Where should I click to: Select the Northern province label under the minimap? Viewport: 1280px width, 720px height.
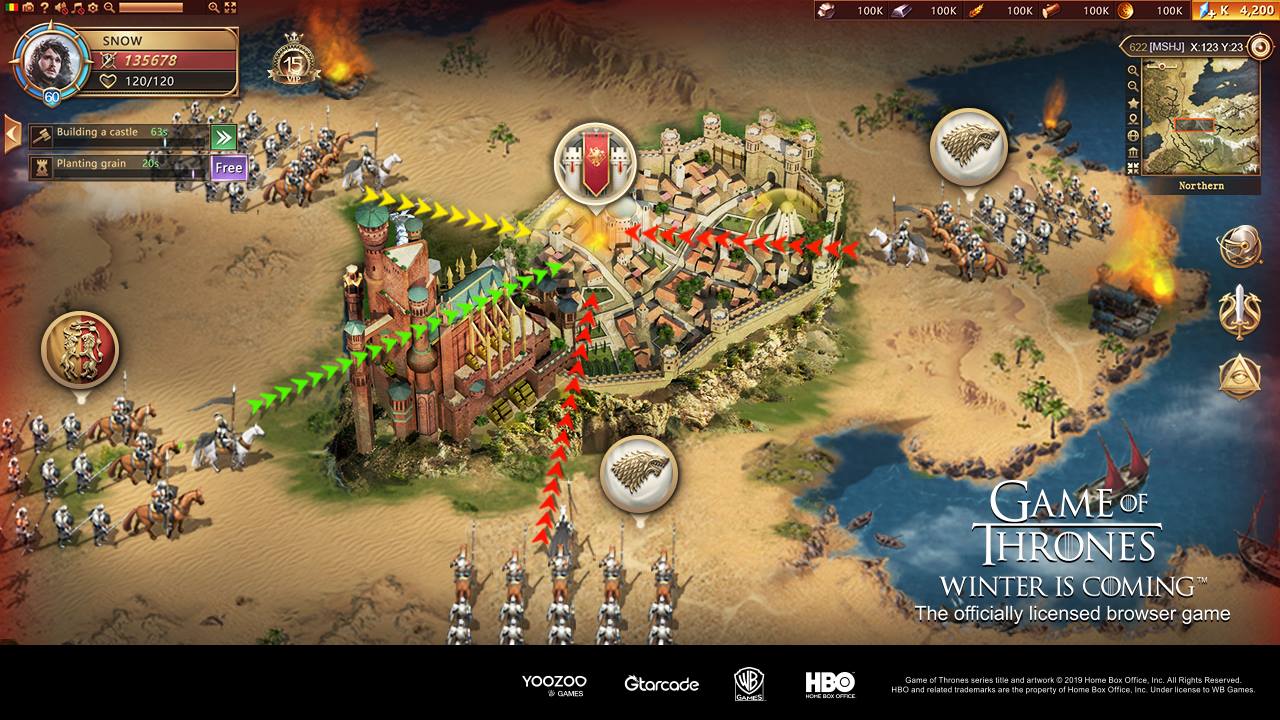click(x=1200, y=185)
